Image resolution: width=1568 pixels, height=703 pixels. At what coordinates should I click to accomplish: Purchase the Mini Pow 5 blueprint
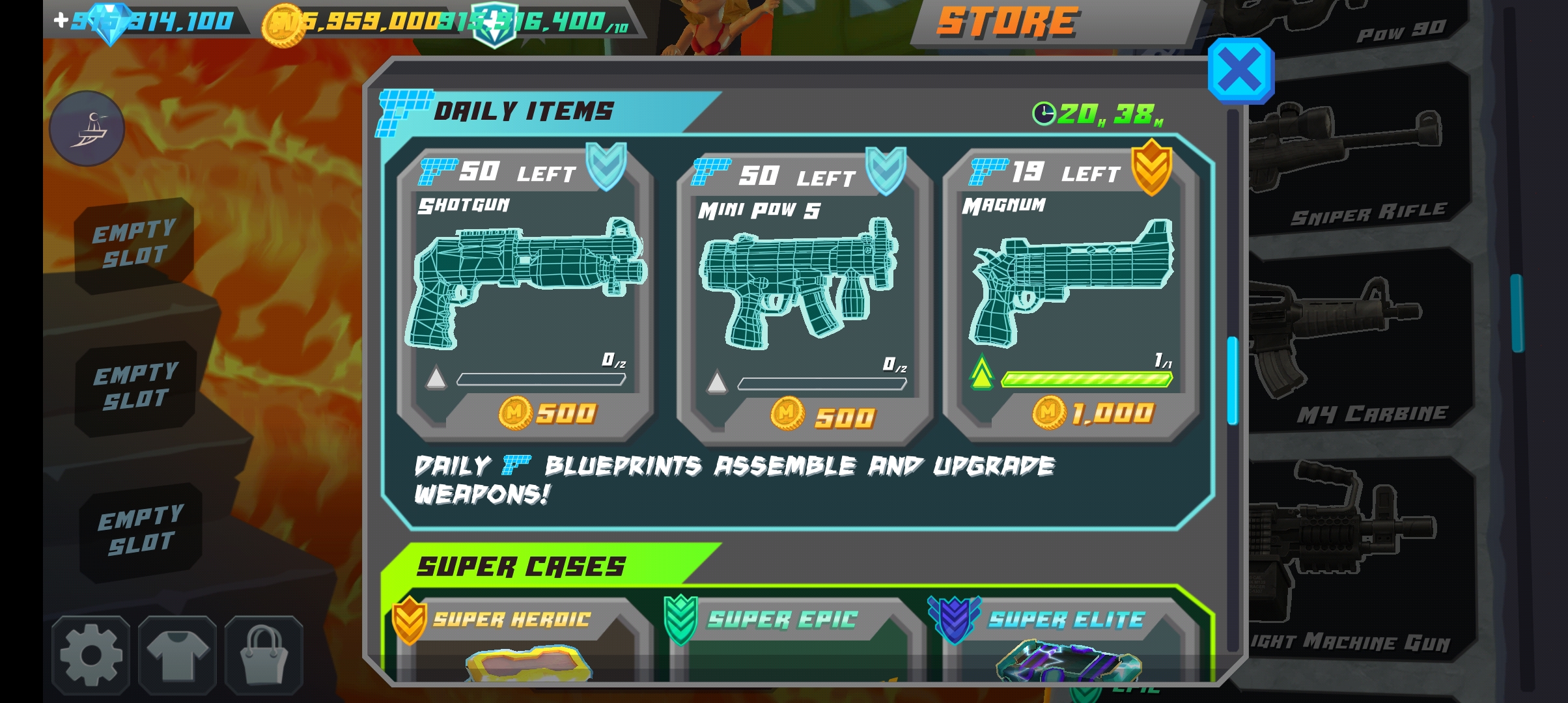(x=824, y=417)
